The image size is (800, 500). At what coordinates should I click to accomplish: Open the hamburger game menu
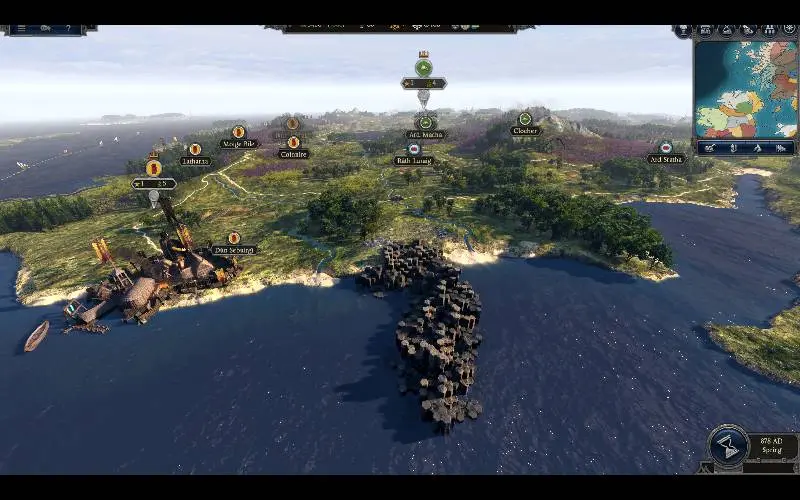pos(19,29)
